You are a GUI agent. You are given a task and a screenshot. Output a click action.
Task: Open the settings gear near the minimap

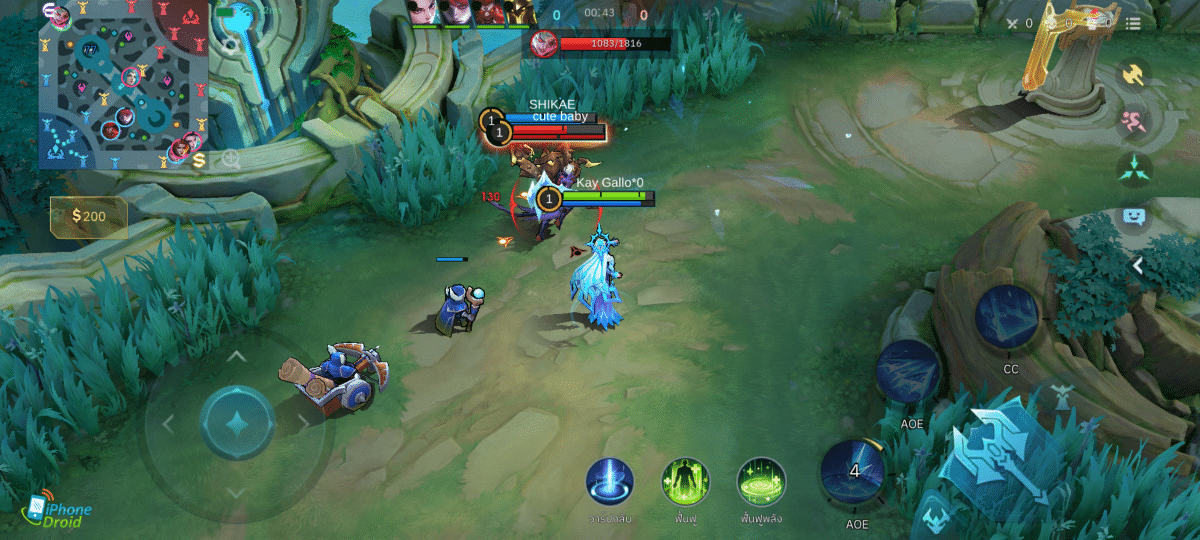click(231, 46)
